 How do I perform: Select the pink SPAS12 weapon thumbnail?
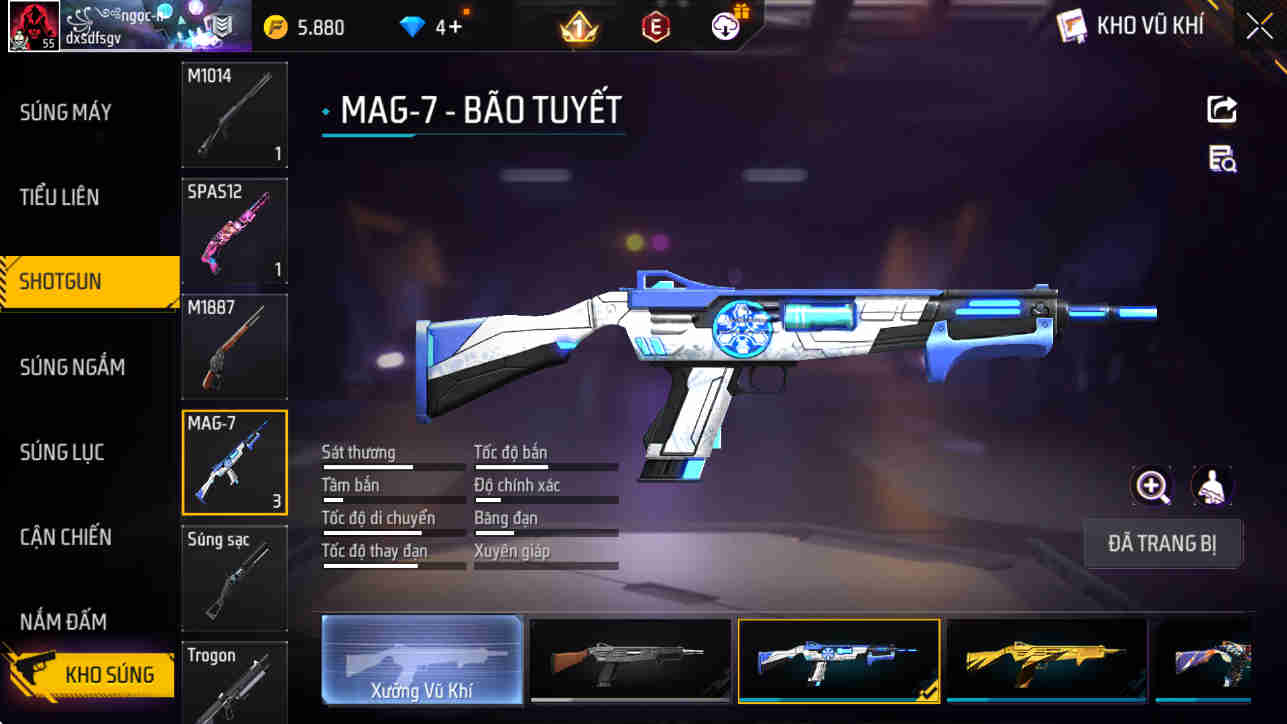tap(234, 231)
